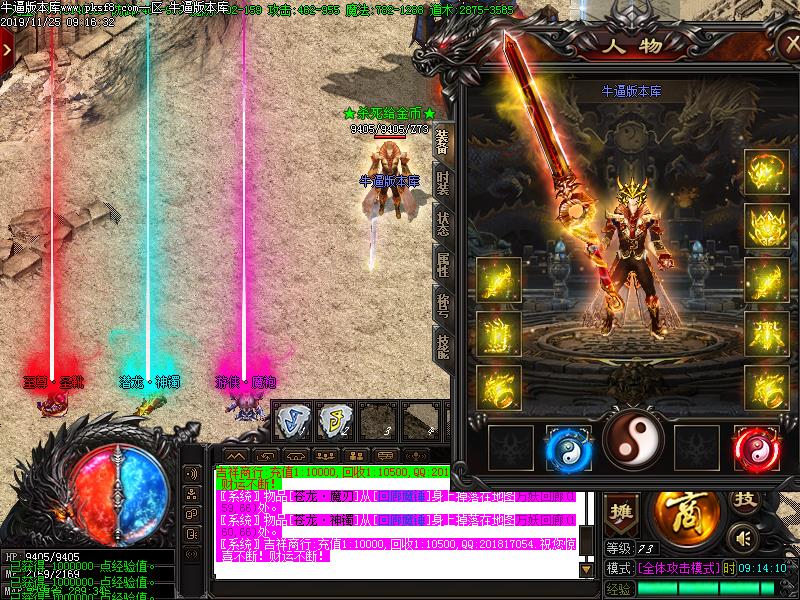Select the 属性 attributes tab
800x600 pixels.
443,264
